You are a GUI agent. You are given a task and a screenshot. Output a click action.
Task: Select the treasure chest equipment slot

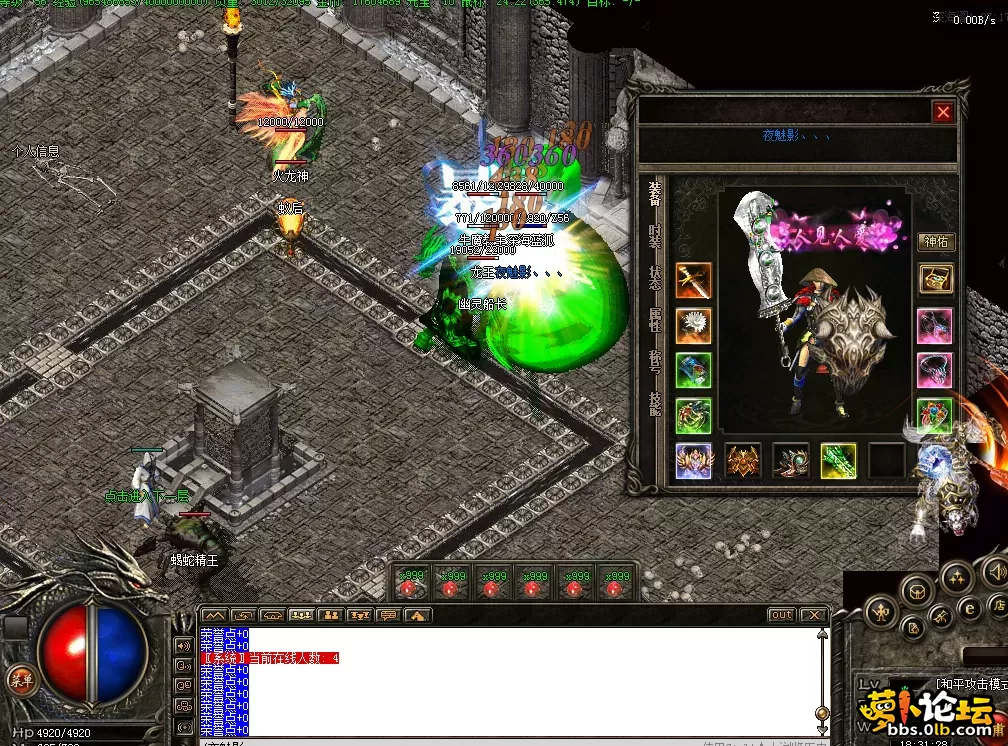pos(935,279)
